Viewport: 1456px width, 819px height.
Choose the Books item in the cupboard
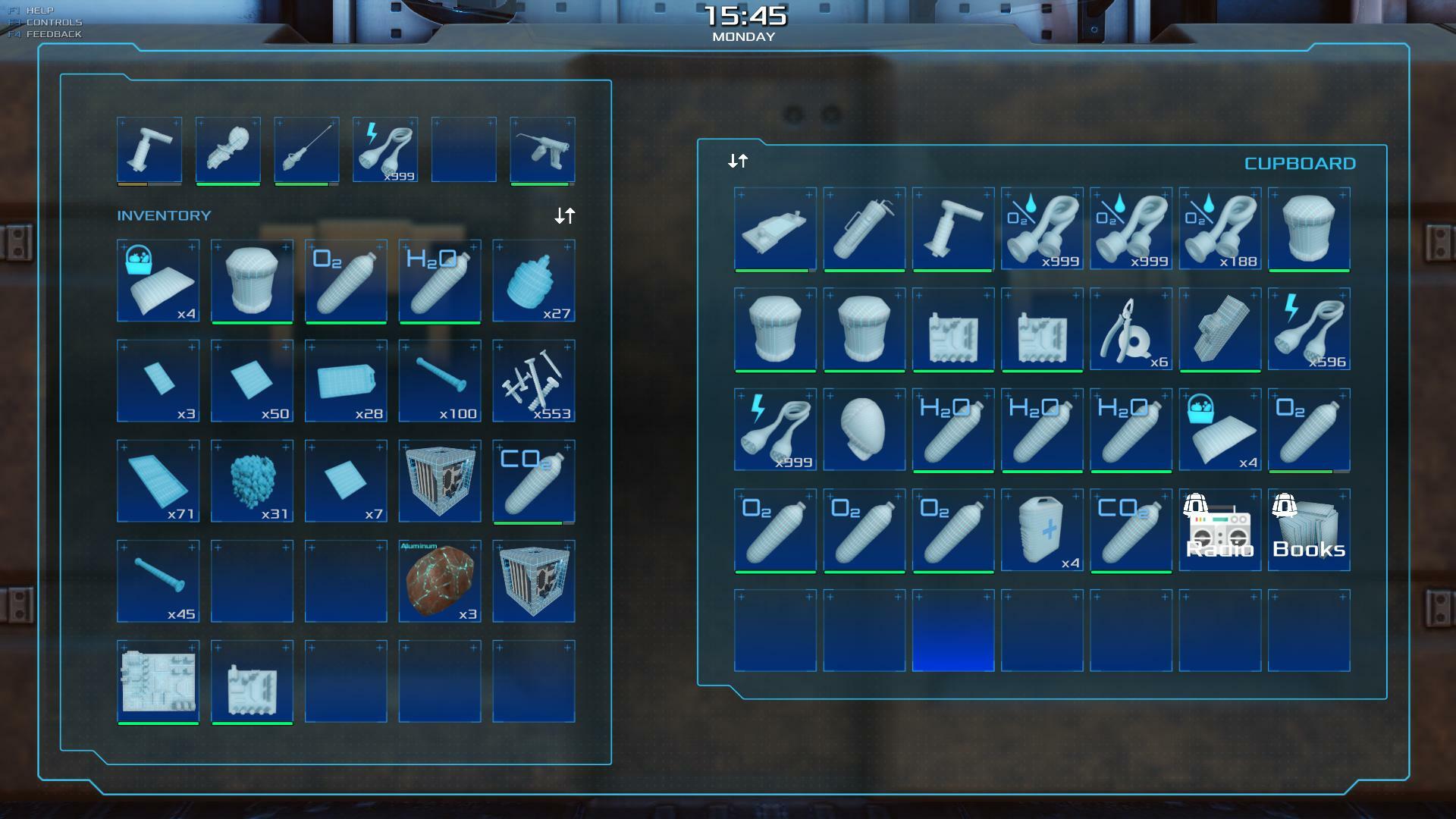tap(1309, 530)
